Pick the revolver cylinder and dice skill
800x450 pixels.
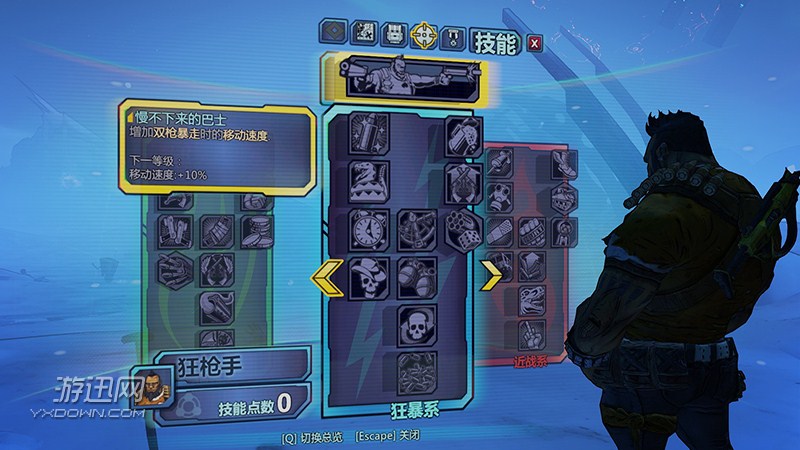pyautogui.click(x=463, y=230)
